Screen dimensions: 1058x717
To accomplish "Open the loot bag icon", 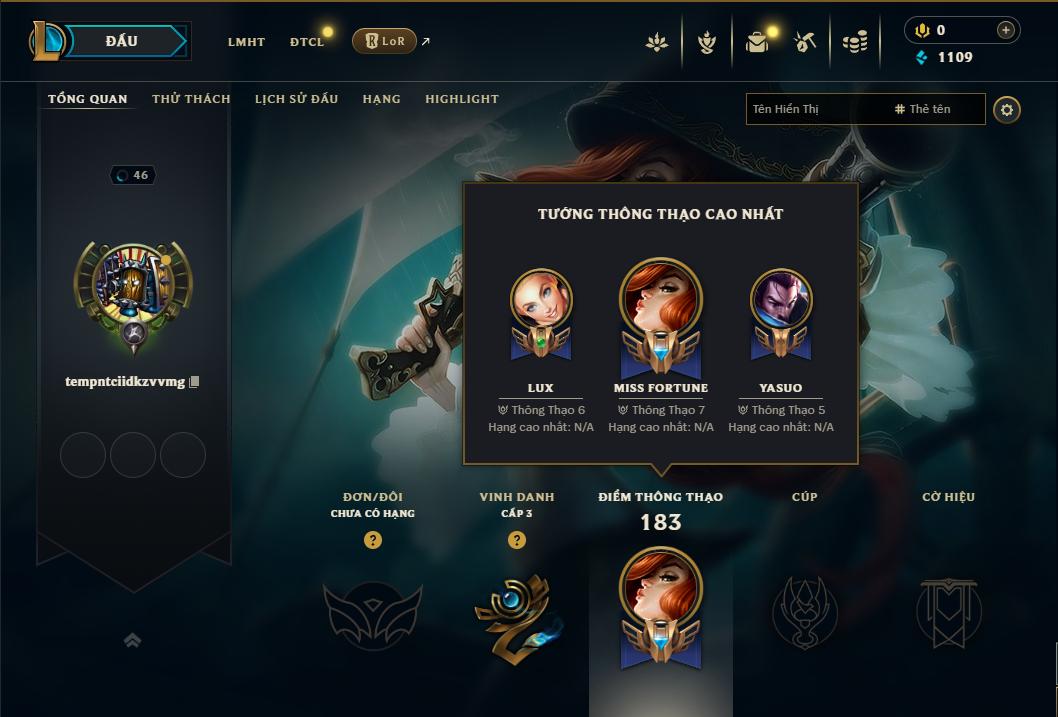I will pyautogui.click(x=757, y=42).
